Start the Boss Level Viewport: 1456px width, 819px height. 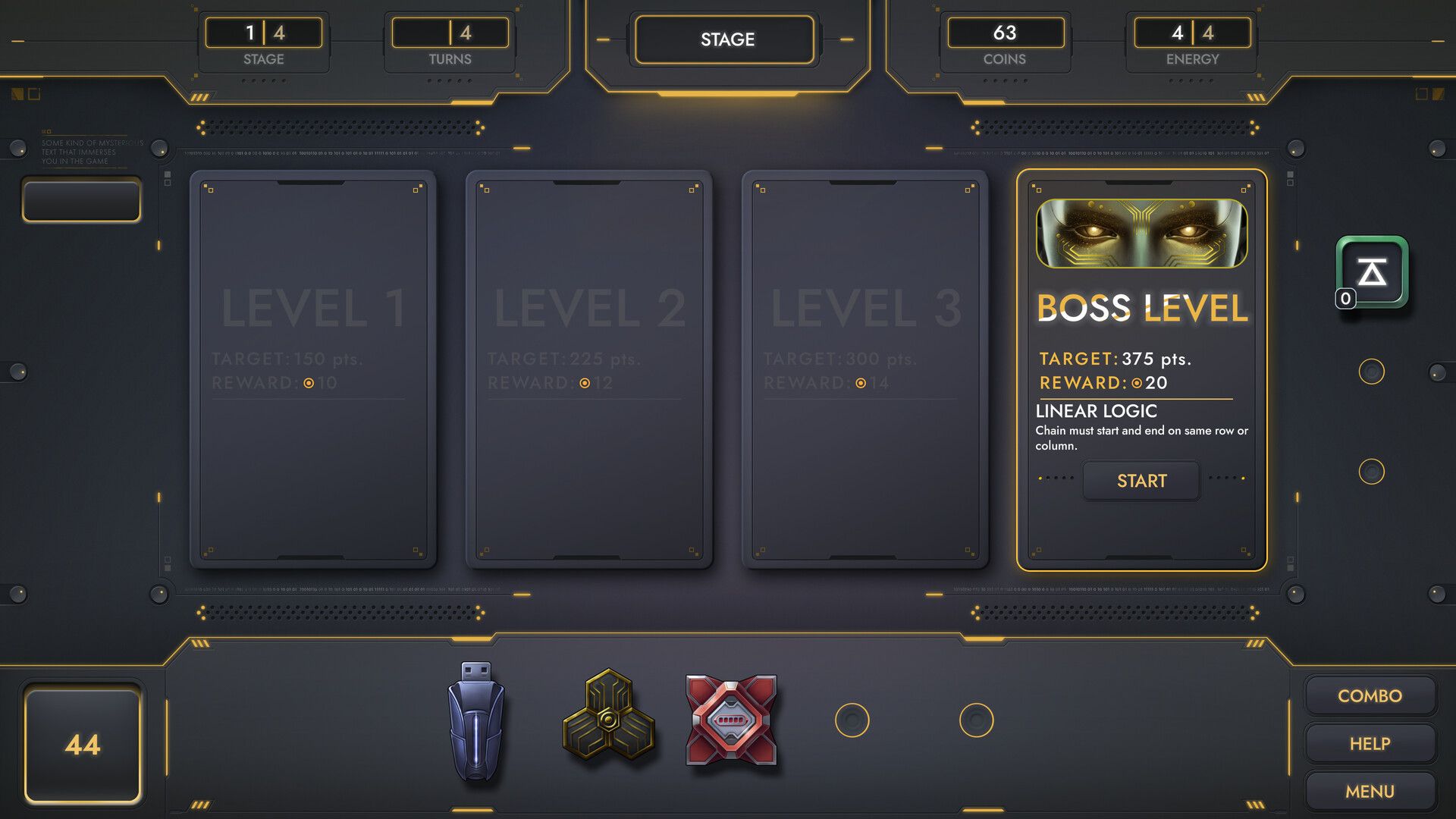click(x=1141, y=481)
